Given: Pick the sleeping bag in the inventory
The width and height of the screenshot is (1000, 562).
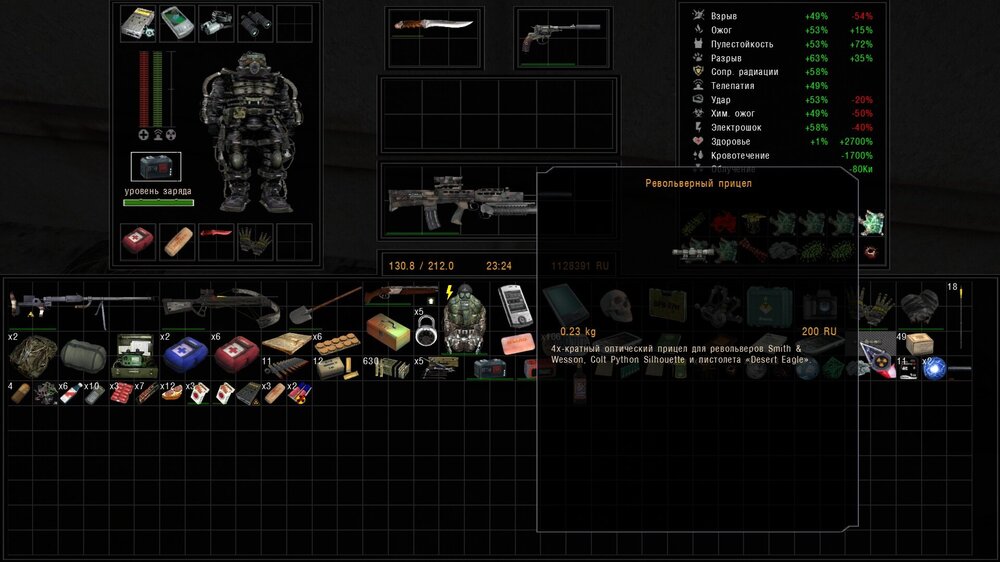Looking at the screenshot, I should [82, 353].
